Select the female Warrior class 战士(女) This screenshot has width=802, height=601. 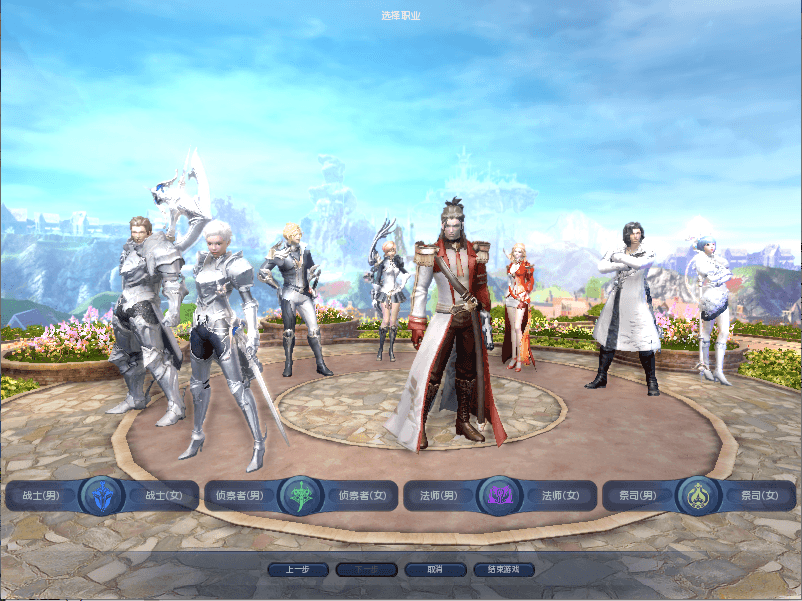click(x=163, y=495)
